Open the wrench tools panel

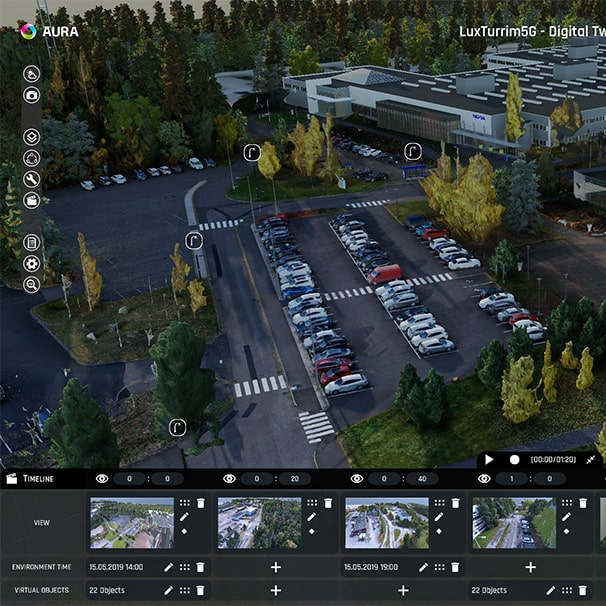[x=32, y=179]
